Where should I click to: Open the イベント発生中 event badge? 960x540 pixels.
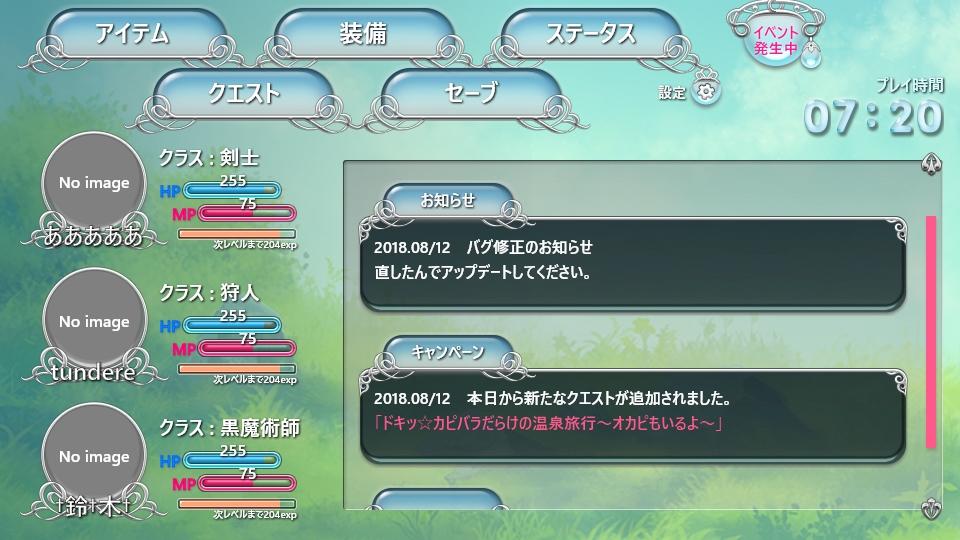776,39
